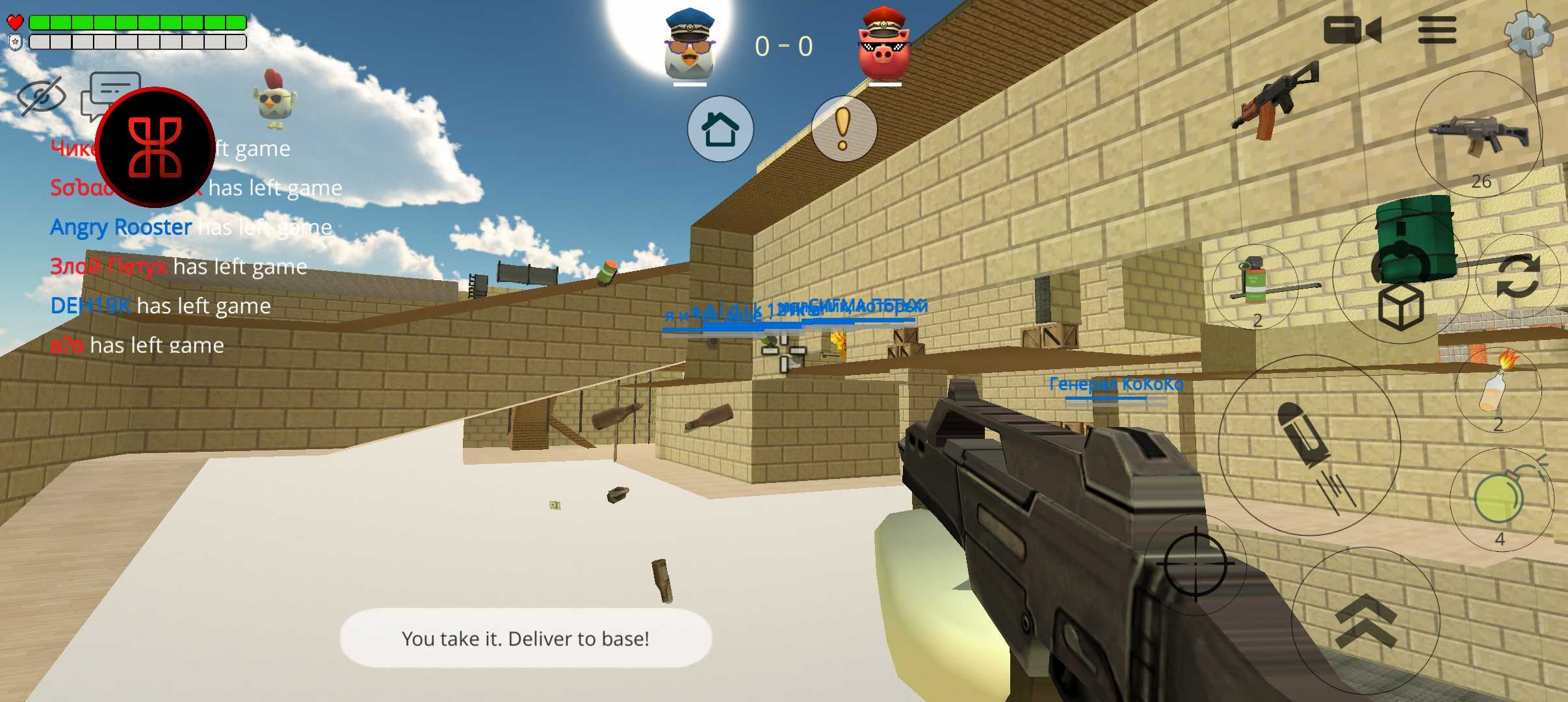The image size is (1568, 702).
Task: Open the hamburger menu
Action: pyautogui.click(x=1437, y=31)
